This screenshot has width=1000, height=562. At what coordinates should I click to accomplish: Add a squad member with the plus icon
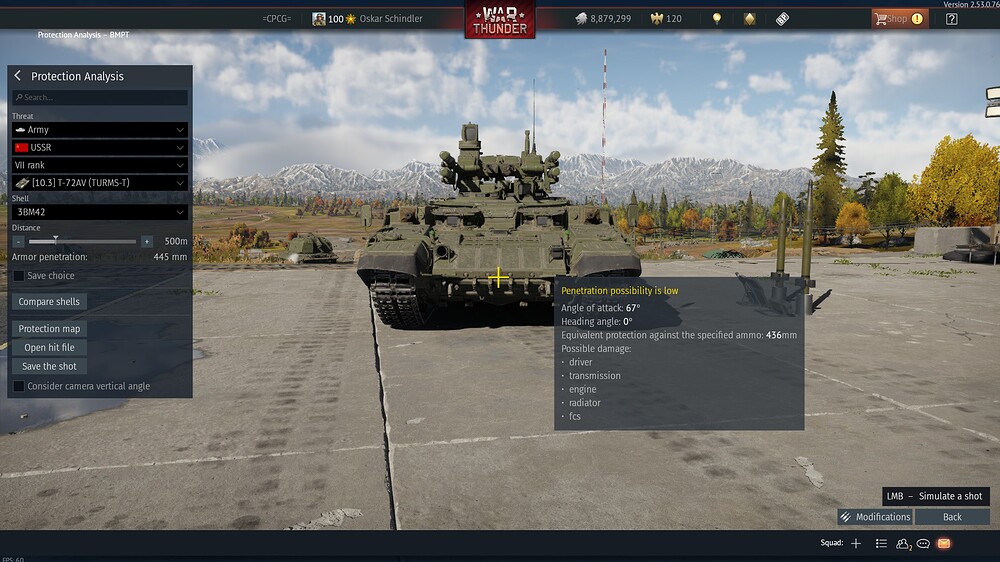tap(856, 543)
